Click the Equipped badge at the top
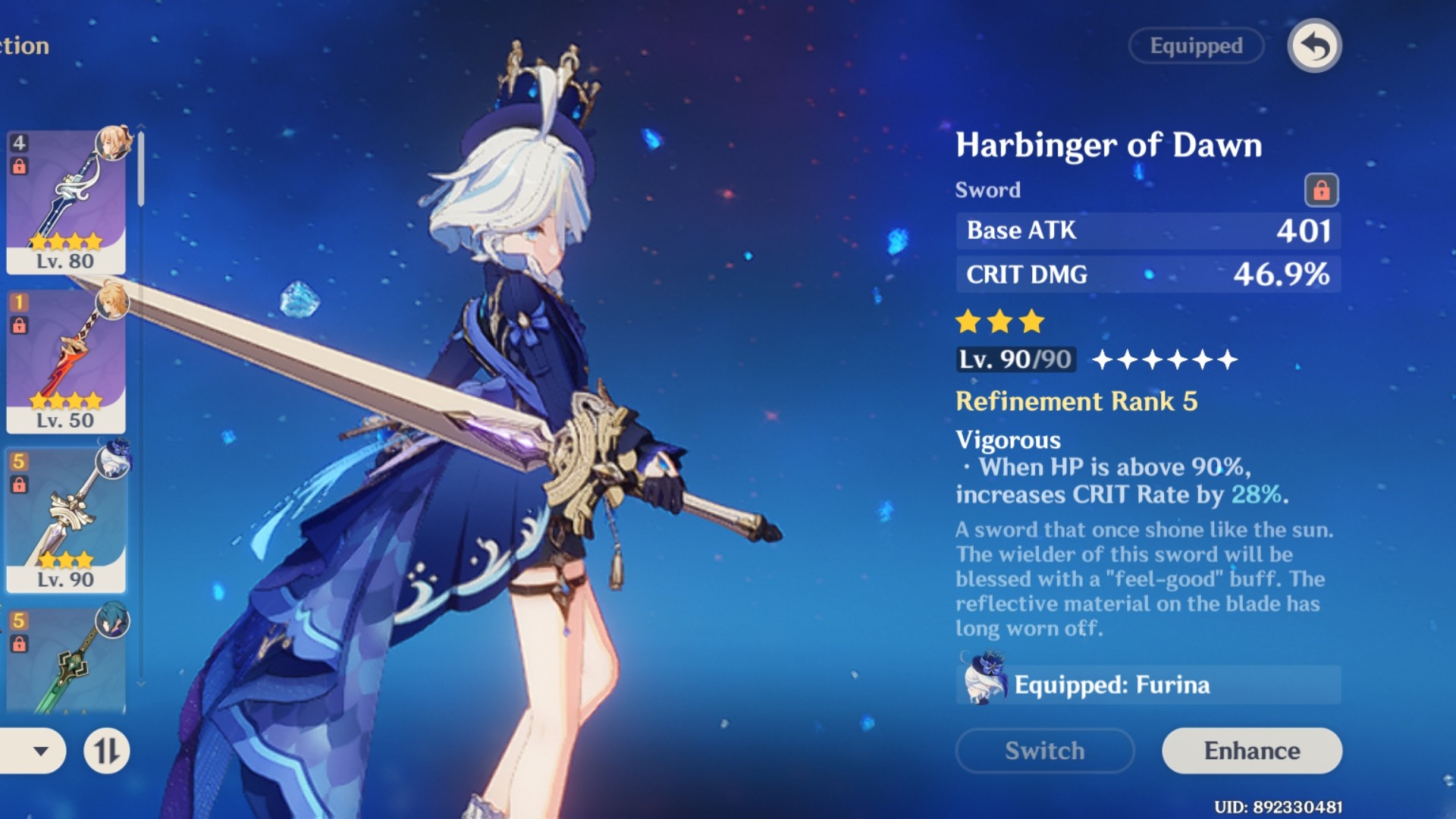This screenshot has height=819, width=1456. (1196, 45)
